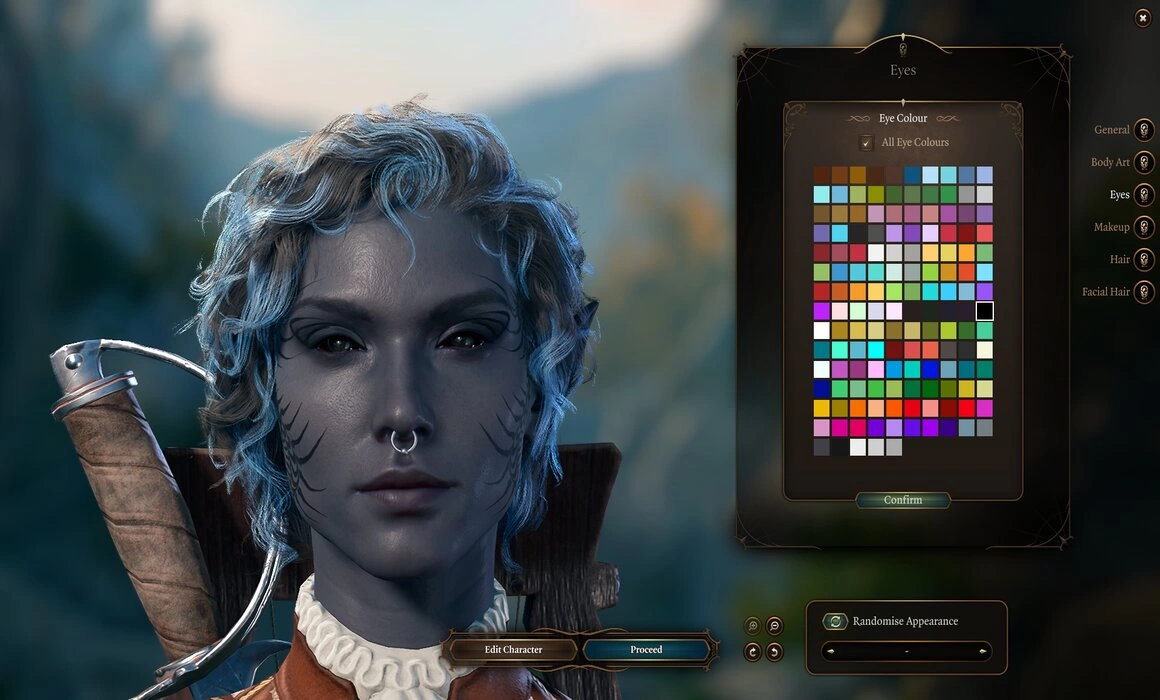The height and width of the screenshot is (700, 1160).
Task: Switch to the Body Art tab
Action: pos(1144,162)
